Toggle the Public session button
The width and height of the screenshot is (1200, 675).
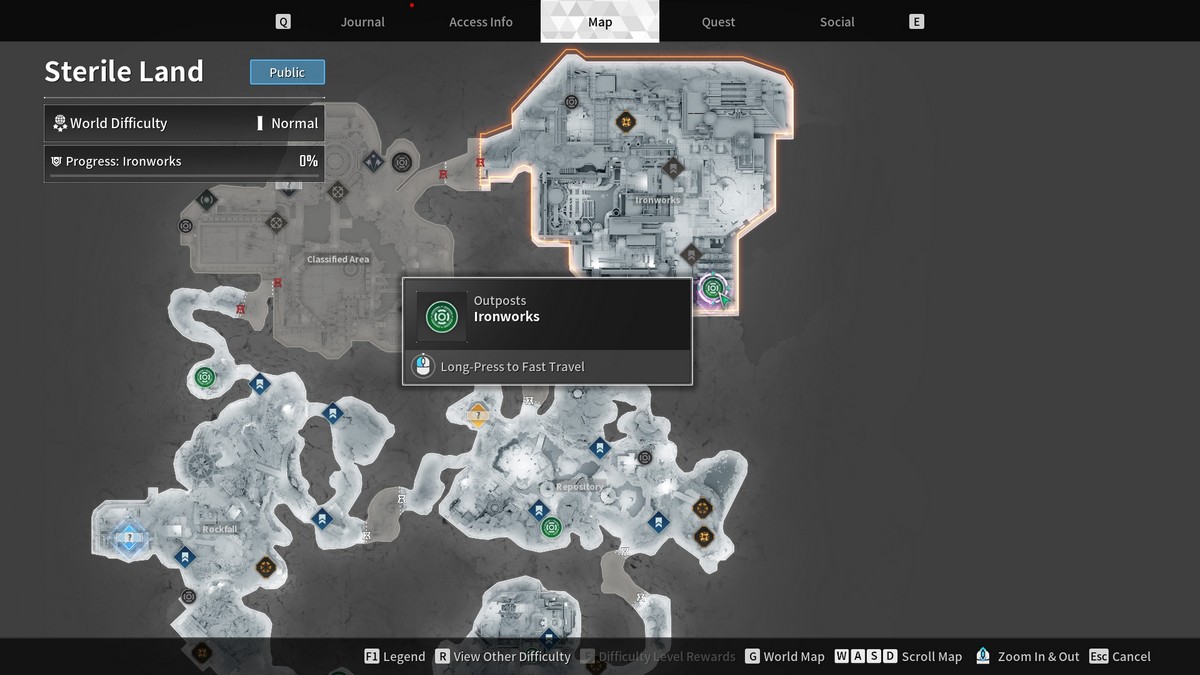click(x=287, y=72)
